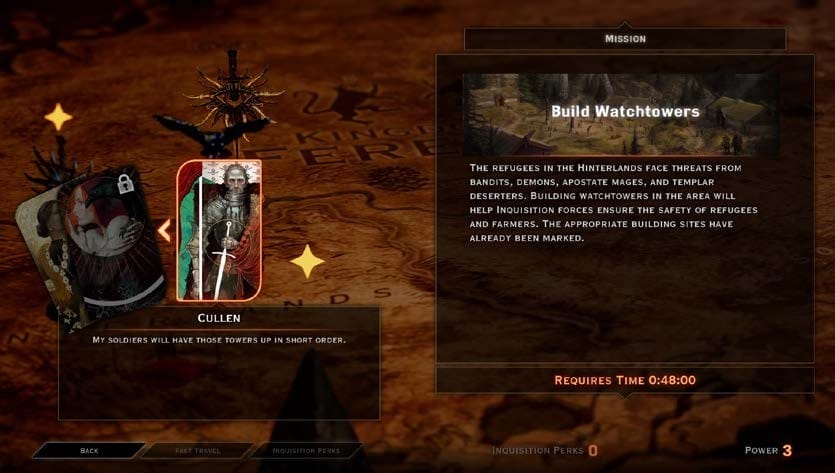Confirm mission via Requires Time bar
This screenshot has height=473, width=835.
click(624, 380)
